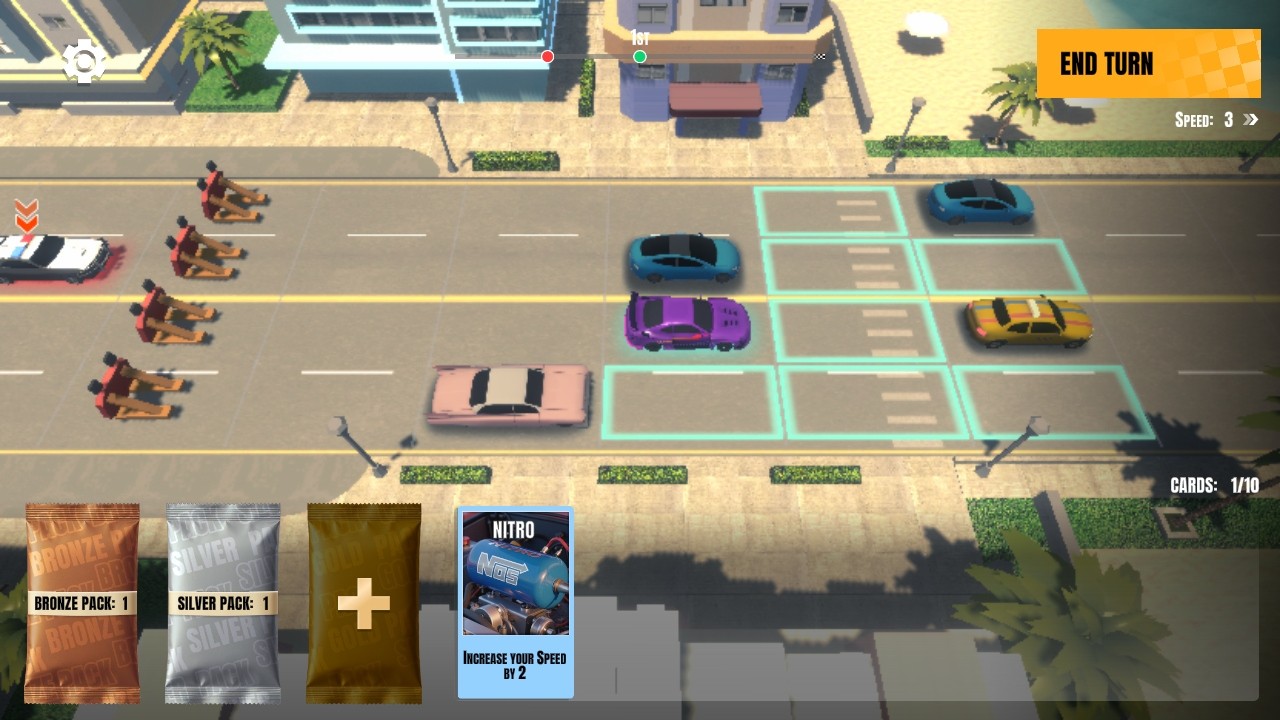Click the green 1st place marker on the progress bar

click(639, 57)
